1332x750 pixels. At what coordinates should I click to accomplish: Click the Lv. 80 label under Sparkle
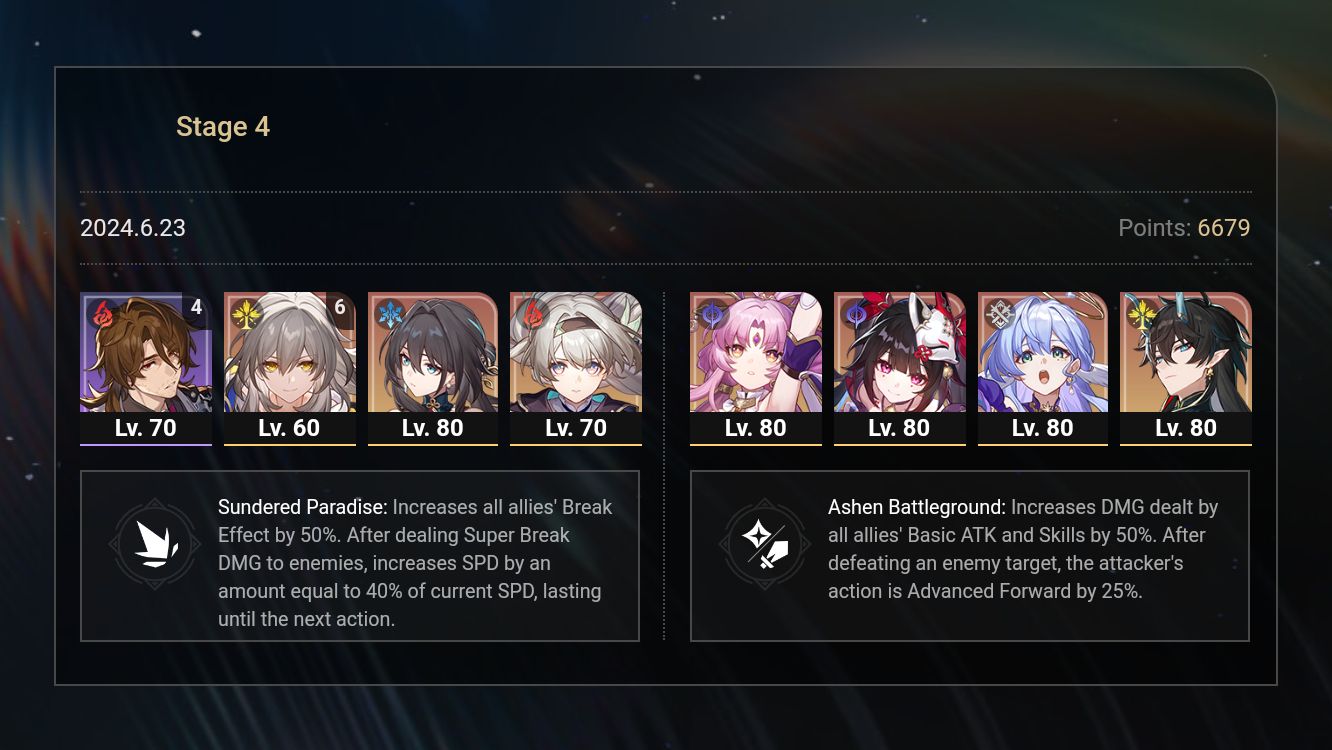(899, 428)
